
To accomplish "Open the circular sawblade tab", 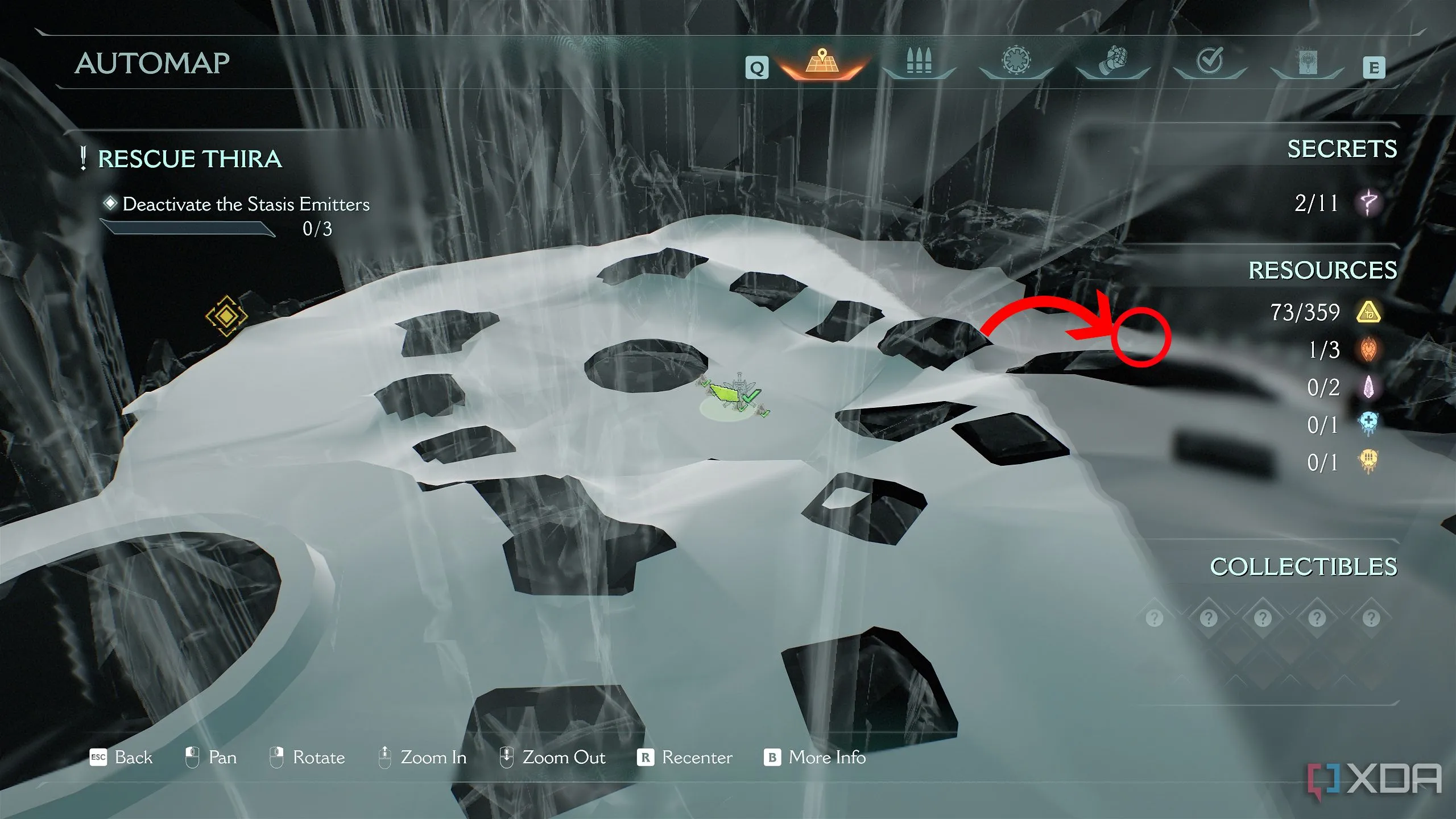I will (1016, 61).
